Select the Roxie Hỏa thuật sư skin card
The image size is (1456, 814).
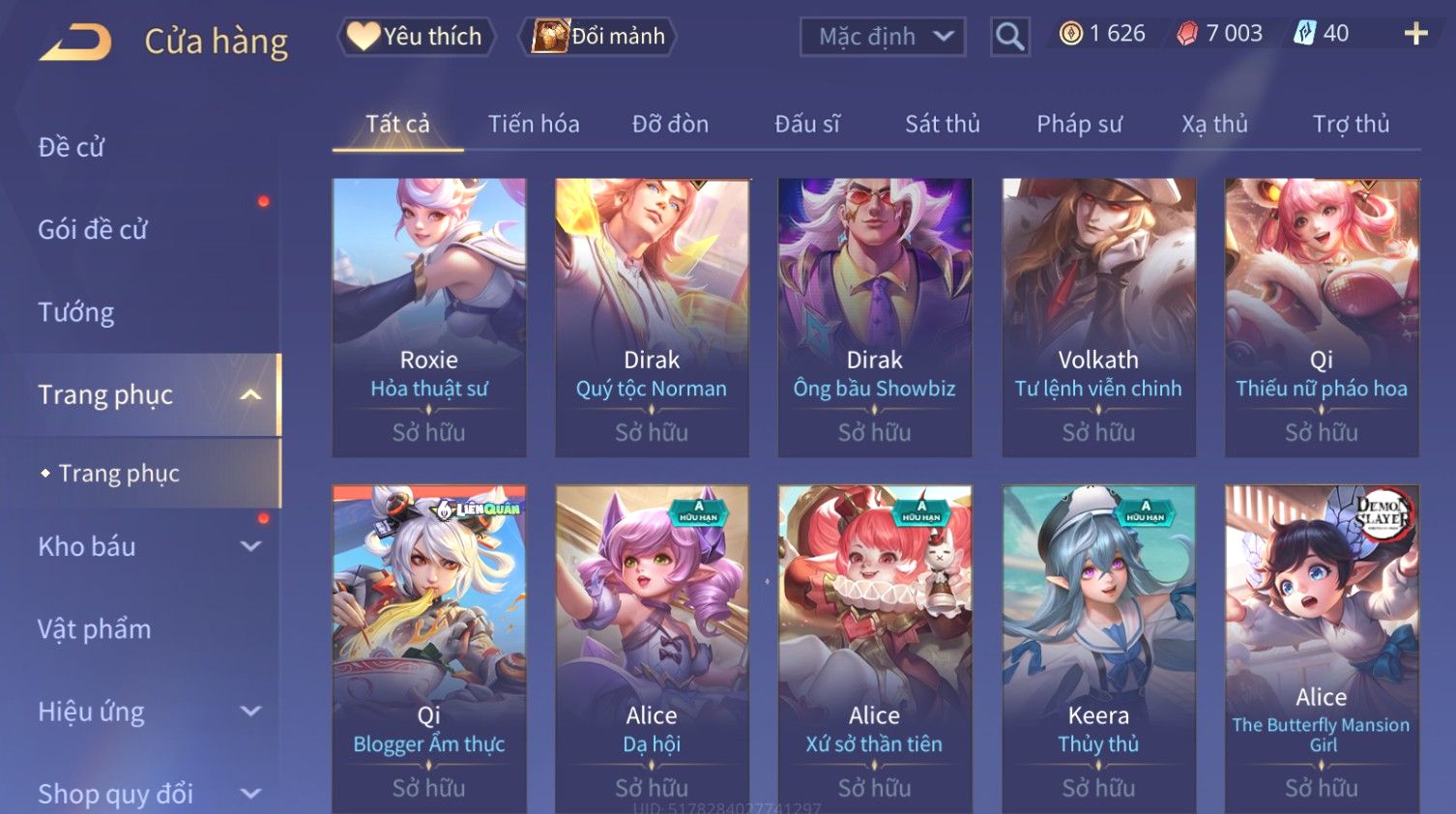pyautogui.click(x=429, y=316)
